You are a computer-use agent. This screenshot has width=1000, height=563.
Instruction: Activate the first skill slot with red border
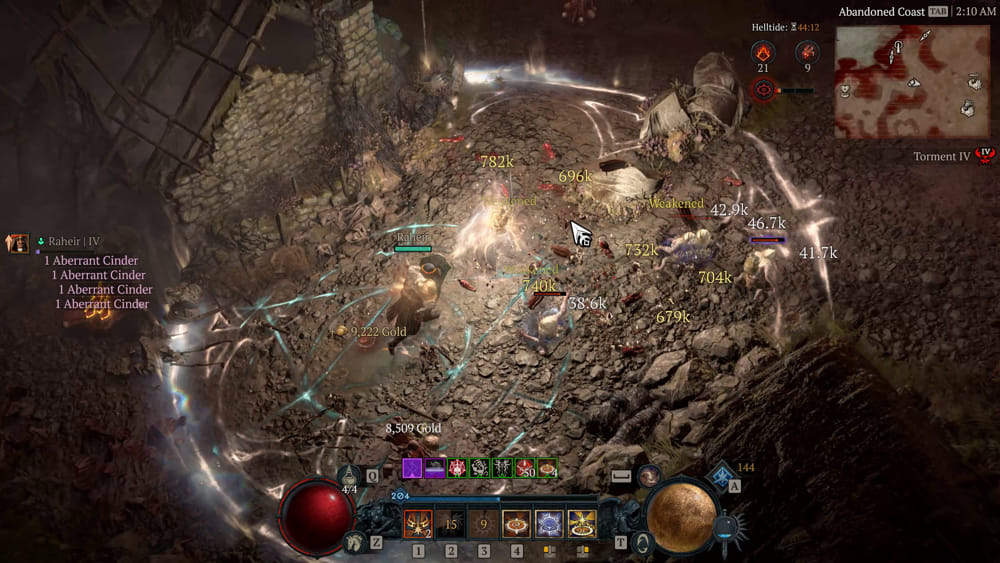[x=418, y=523]
